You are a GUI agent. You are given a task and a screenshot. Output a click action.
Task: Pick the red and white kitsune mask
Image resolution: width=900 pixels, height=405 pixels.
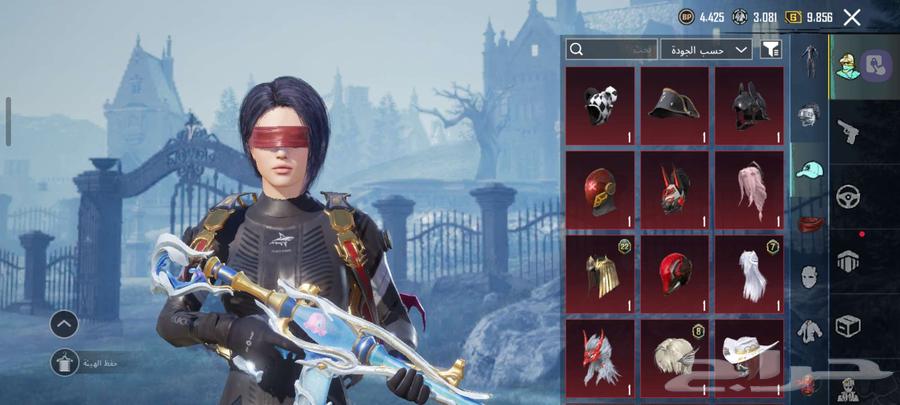pyautogui.click(x=675, y=187)
